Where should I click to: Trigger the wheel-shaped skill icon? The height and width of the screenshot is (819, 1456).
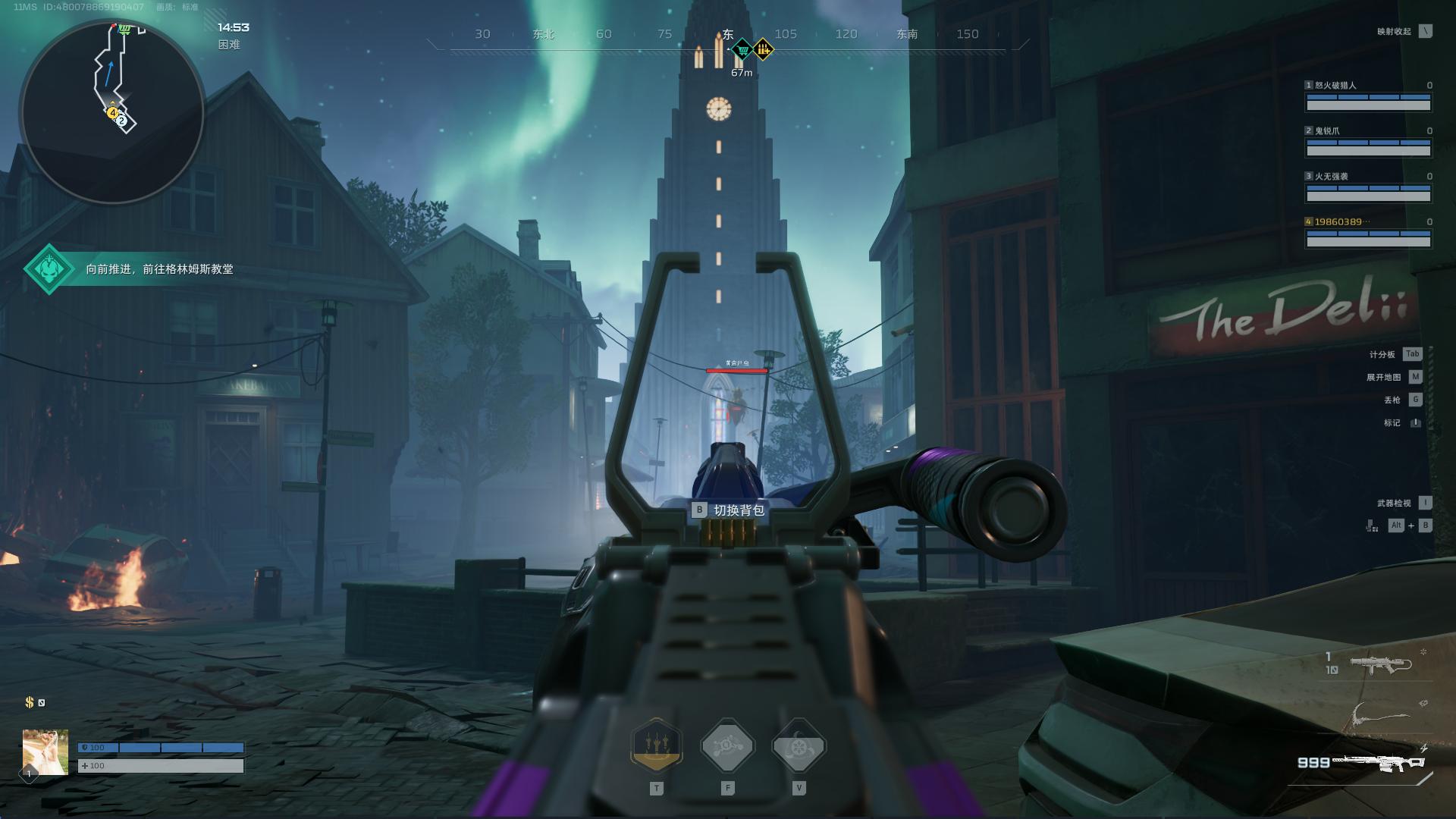799,747
